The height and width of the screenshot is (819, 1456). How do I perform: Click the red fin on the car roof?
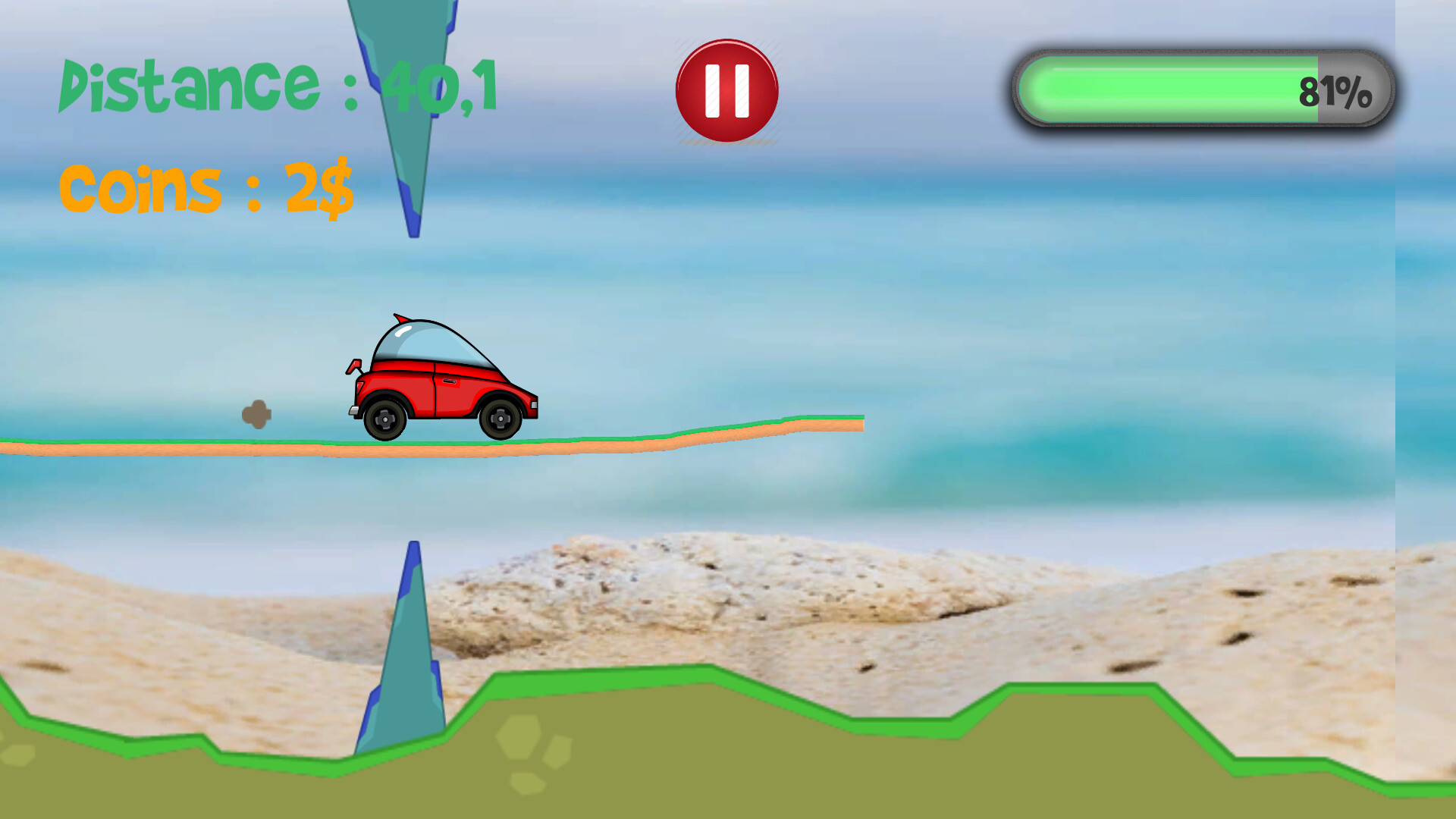pyautogui.click(x=400, y=319)
